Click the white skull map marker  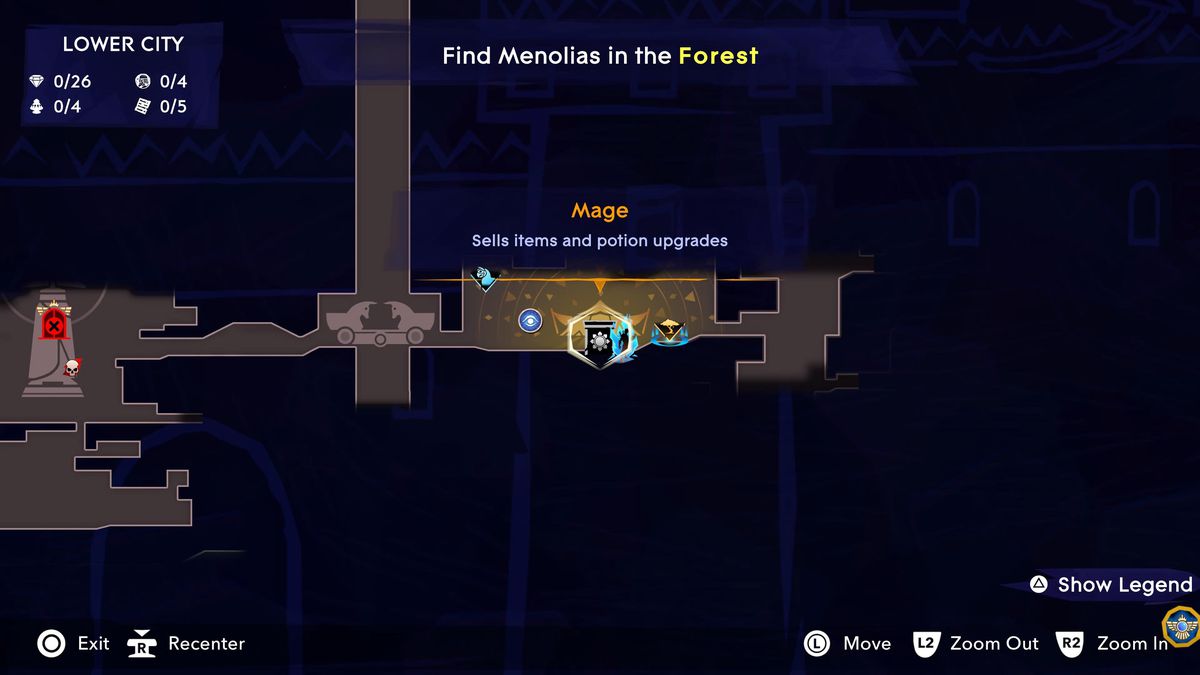[72, 368]
